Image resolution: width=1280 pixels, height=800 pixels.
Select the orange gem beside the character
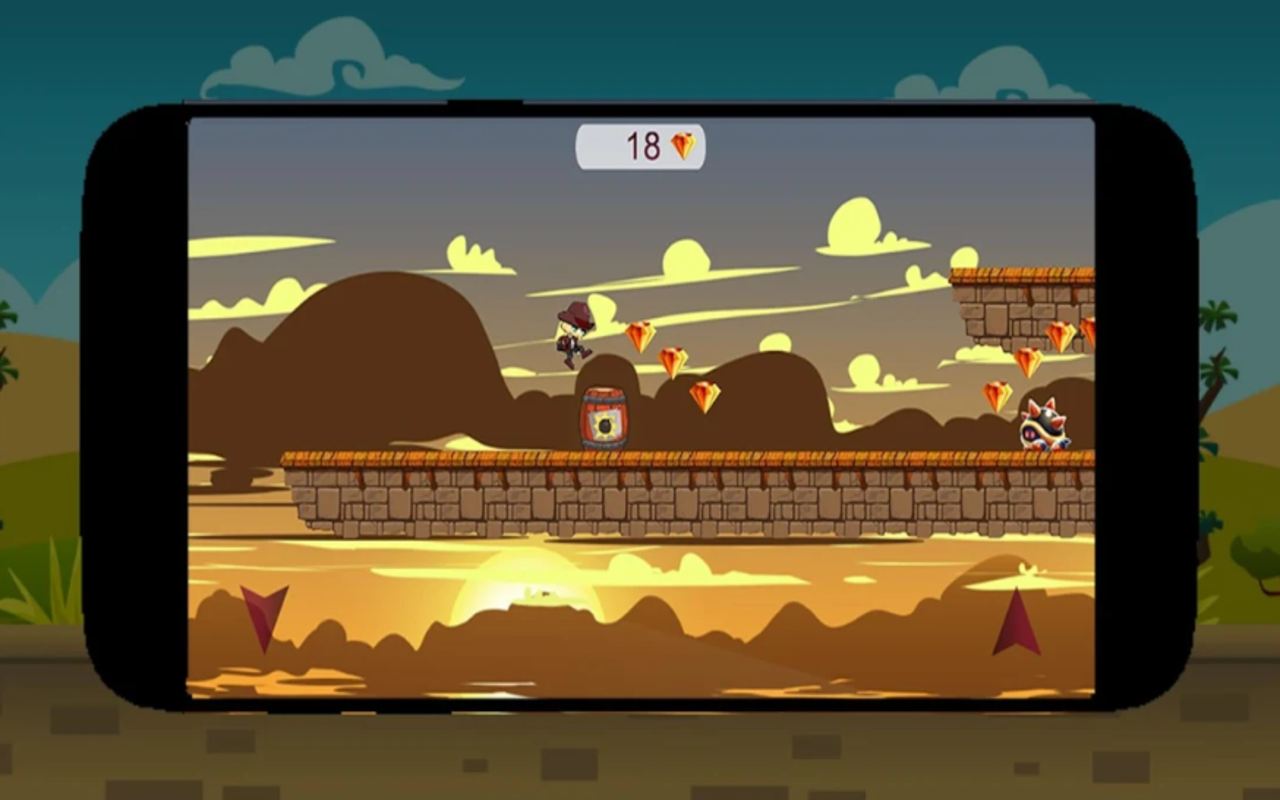[640, 338]
